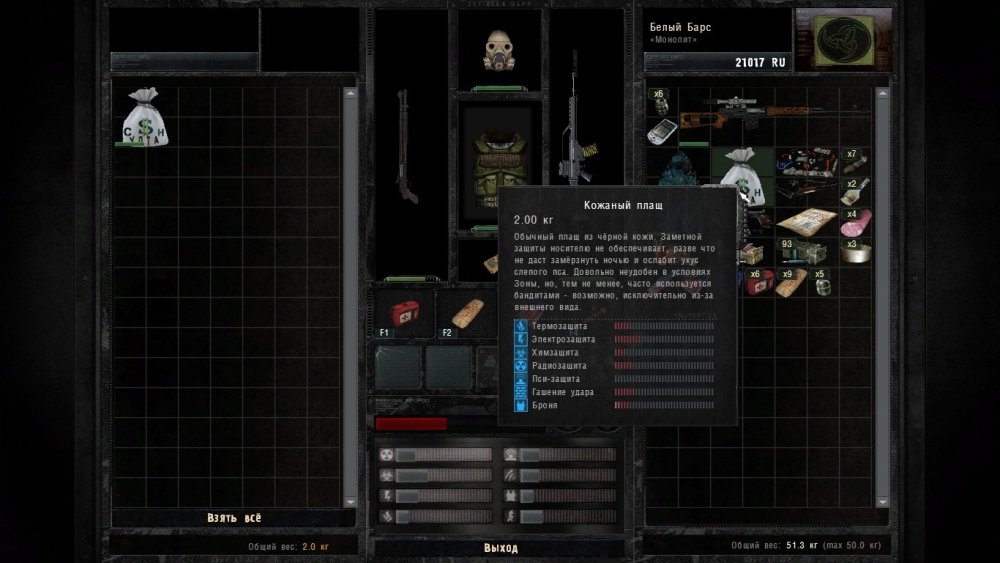Select the canned food stack marked x3
The height and width of the screenshot is (563, 1000).
coord(856,250)
